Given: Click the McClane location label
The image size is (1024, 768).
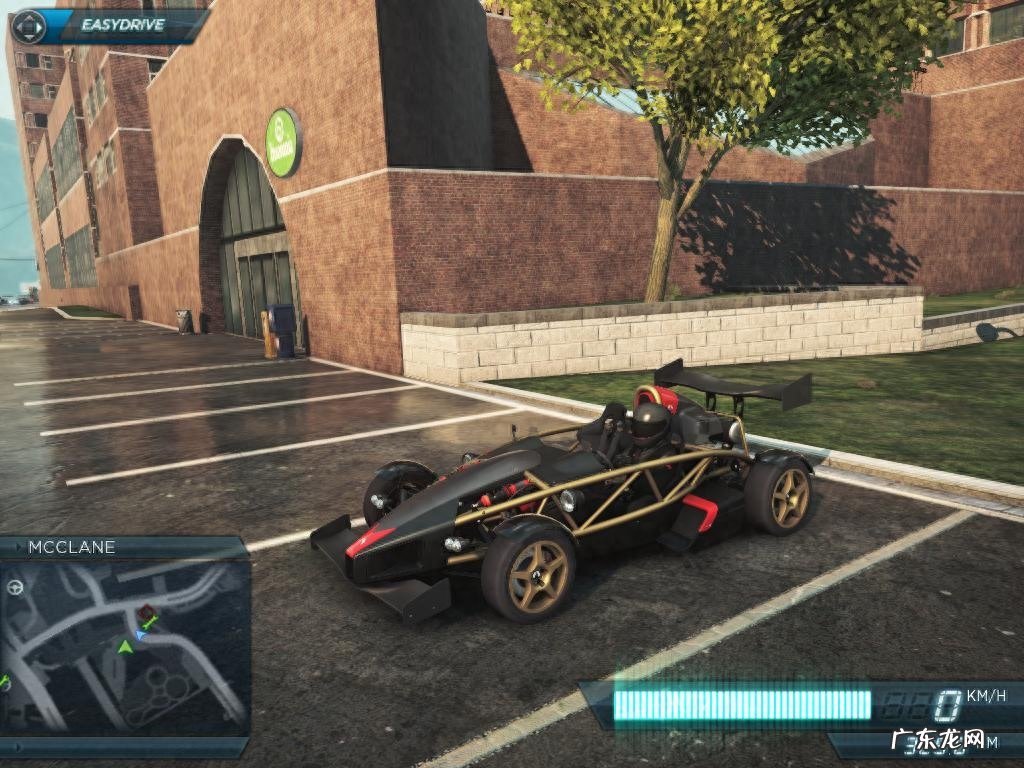Looking at the screenshot, I should (x=72, y=547).
